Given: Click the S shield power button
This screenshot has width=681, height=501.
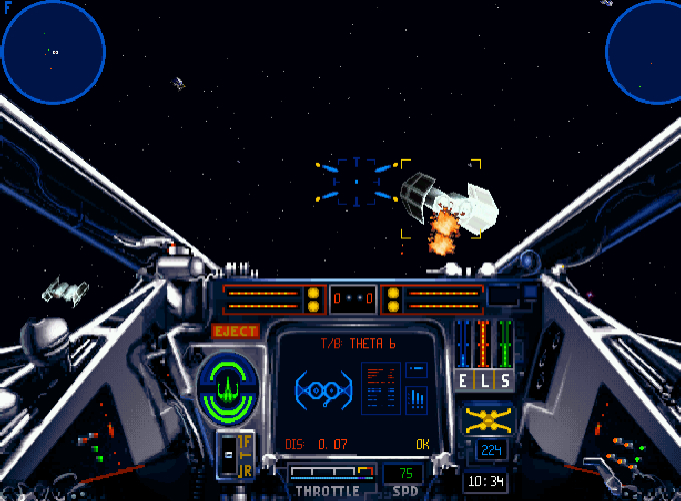Looking at the screenshot, I should (x=505, y=380).
